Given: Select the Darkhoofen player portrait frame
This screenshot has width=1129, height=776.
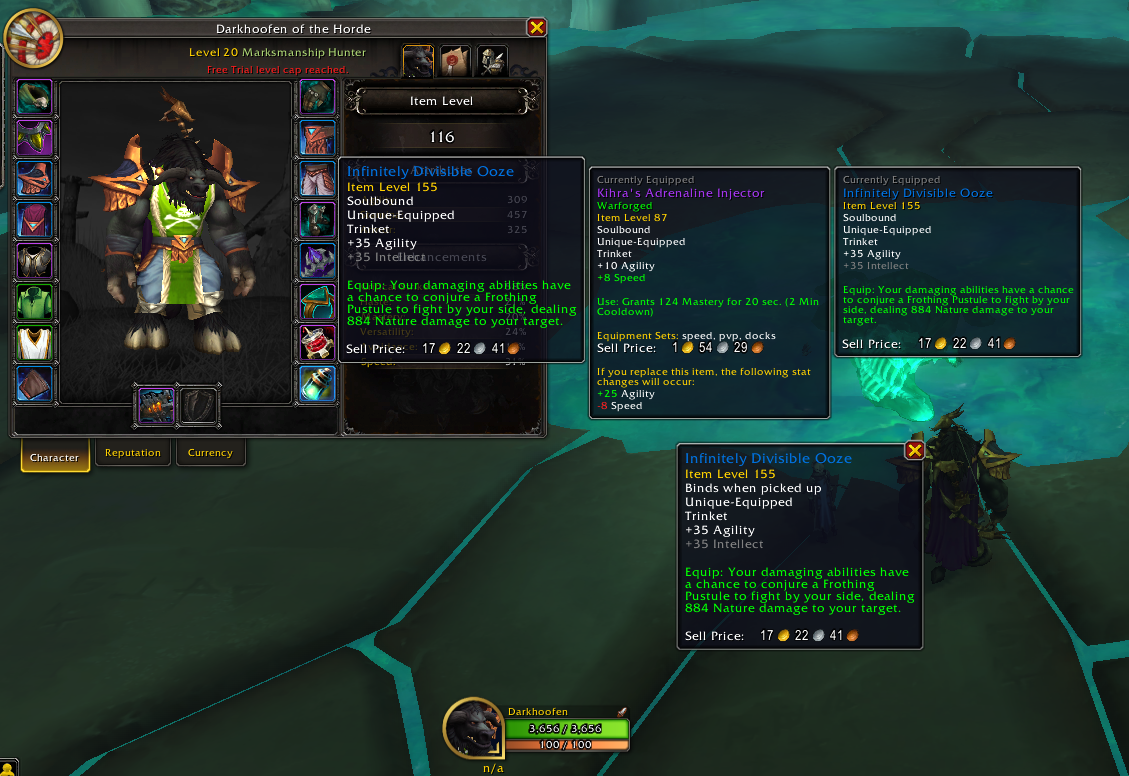Looking at the screenshot, I should coord(473,728).
